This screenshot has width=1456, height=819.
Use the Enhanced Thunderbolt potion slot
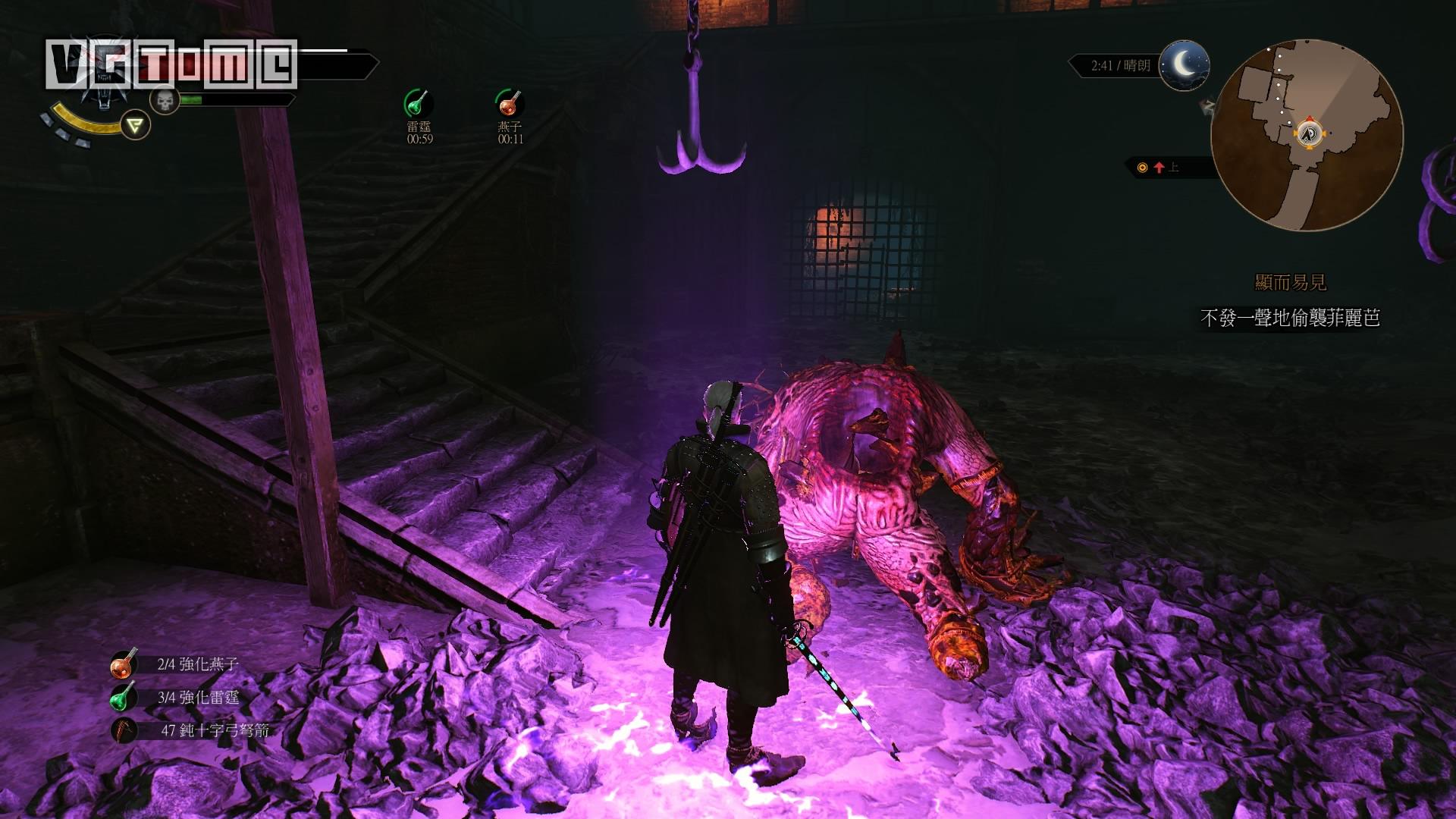(123, 698)
